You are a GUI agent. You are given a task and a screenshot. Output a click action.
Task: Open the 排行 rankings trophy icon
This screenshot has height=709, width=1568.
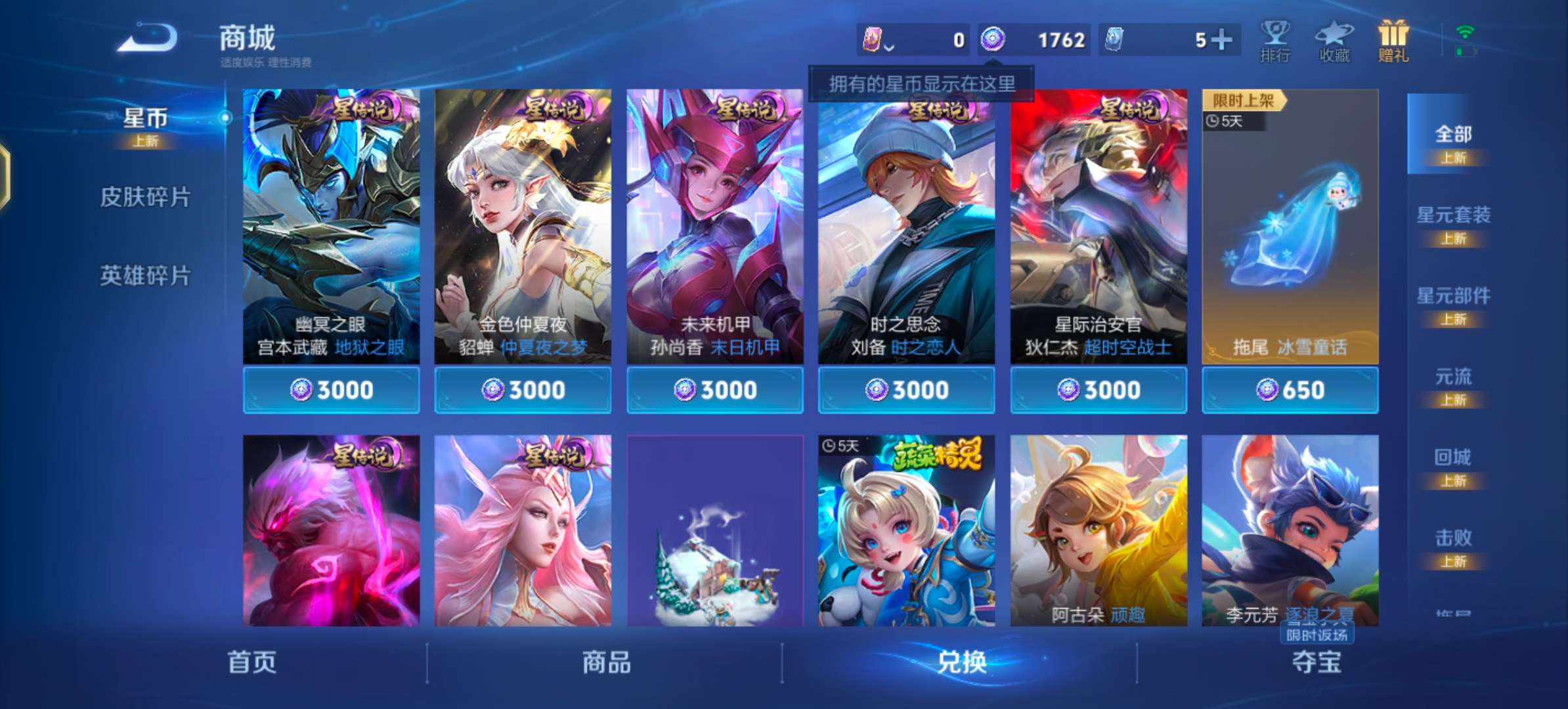[x=1276, y=41]
